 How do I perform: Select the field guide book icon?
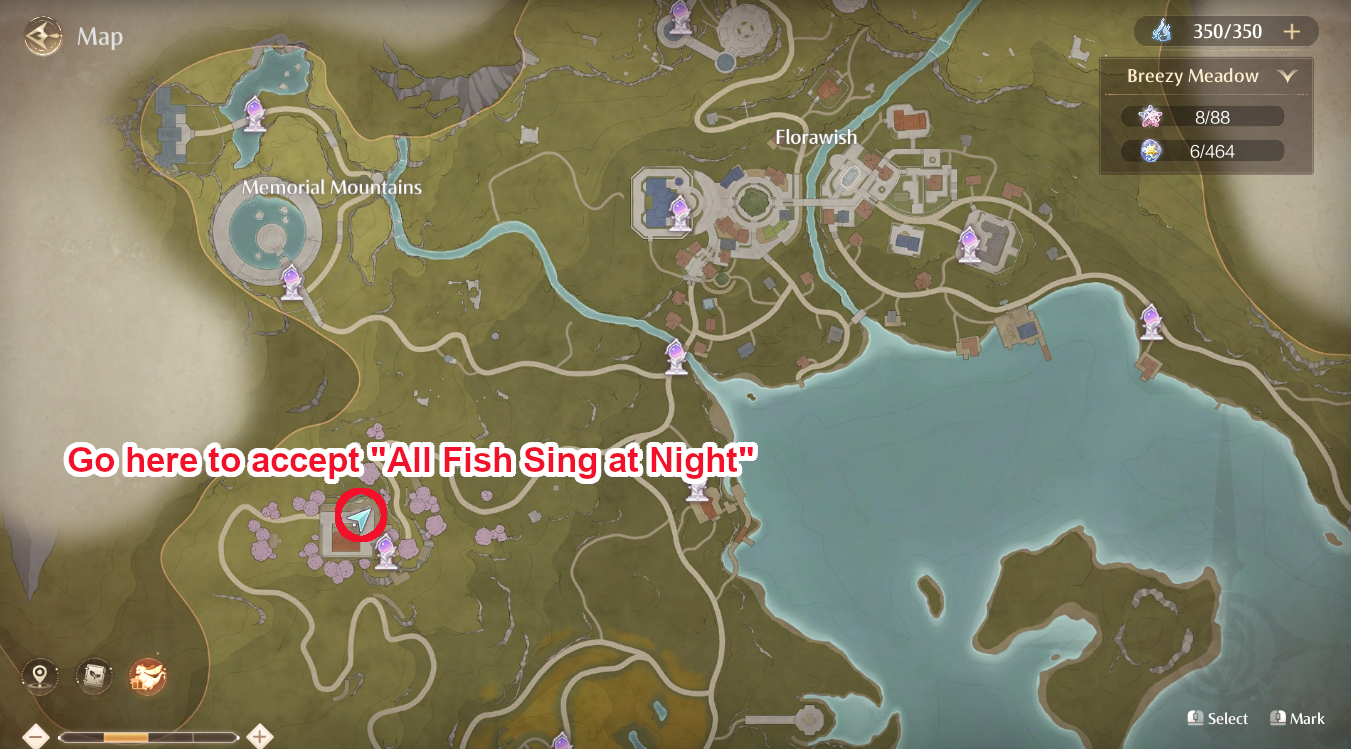pyautogui.click(x=92, y=674)
